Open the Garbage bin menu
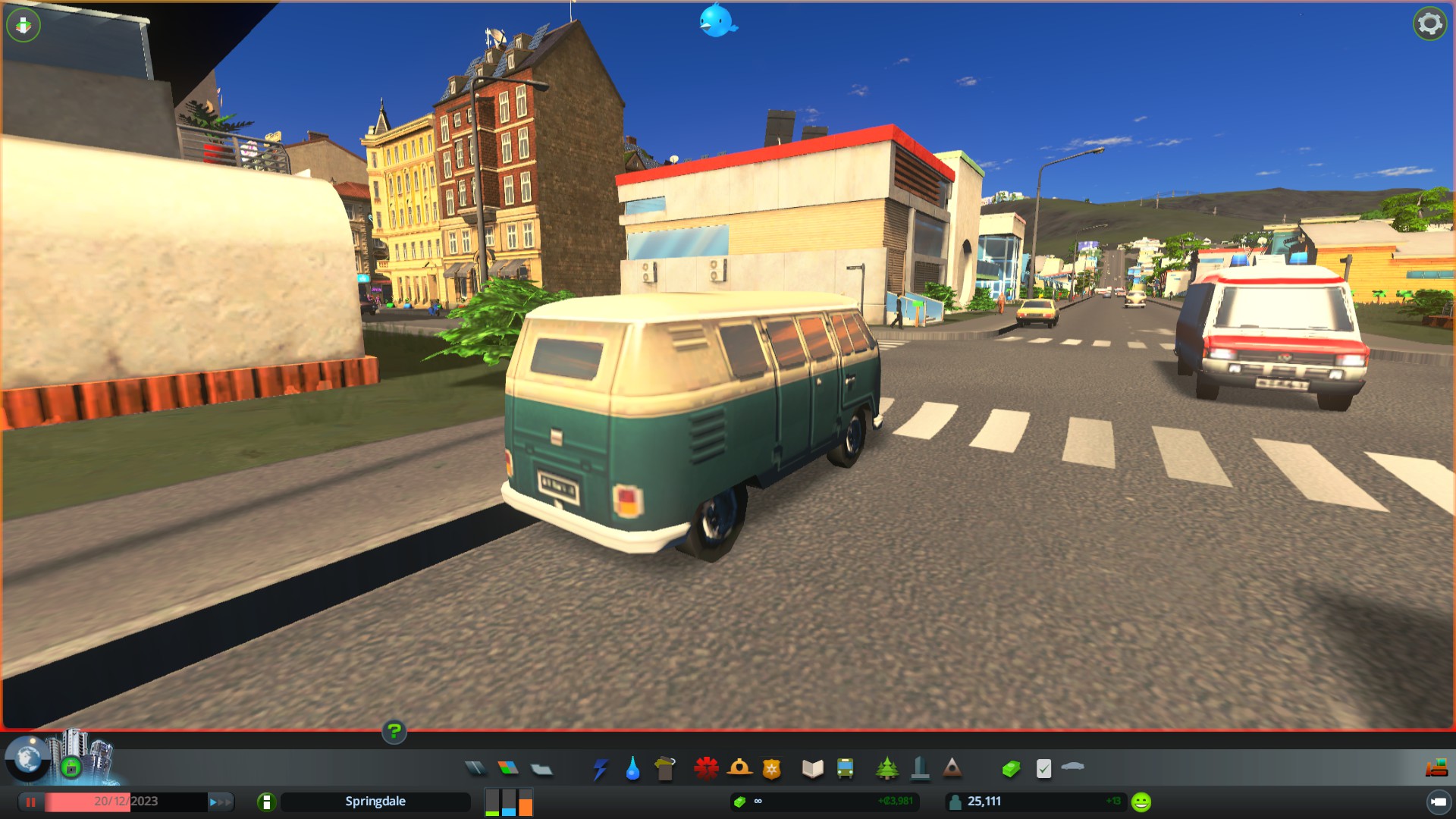The width and height of the screenshot is (1456, 819). tap(665, 769)
